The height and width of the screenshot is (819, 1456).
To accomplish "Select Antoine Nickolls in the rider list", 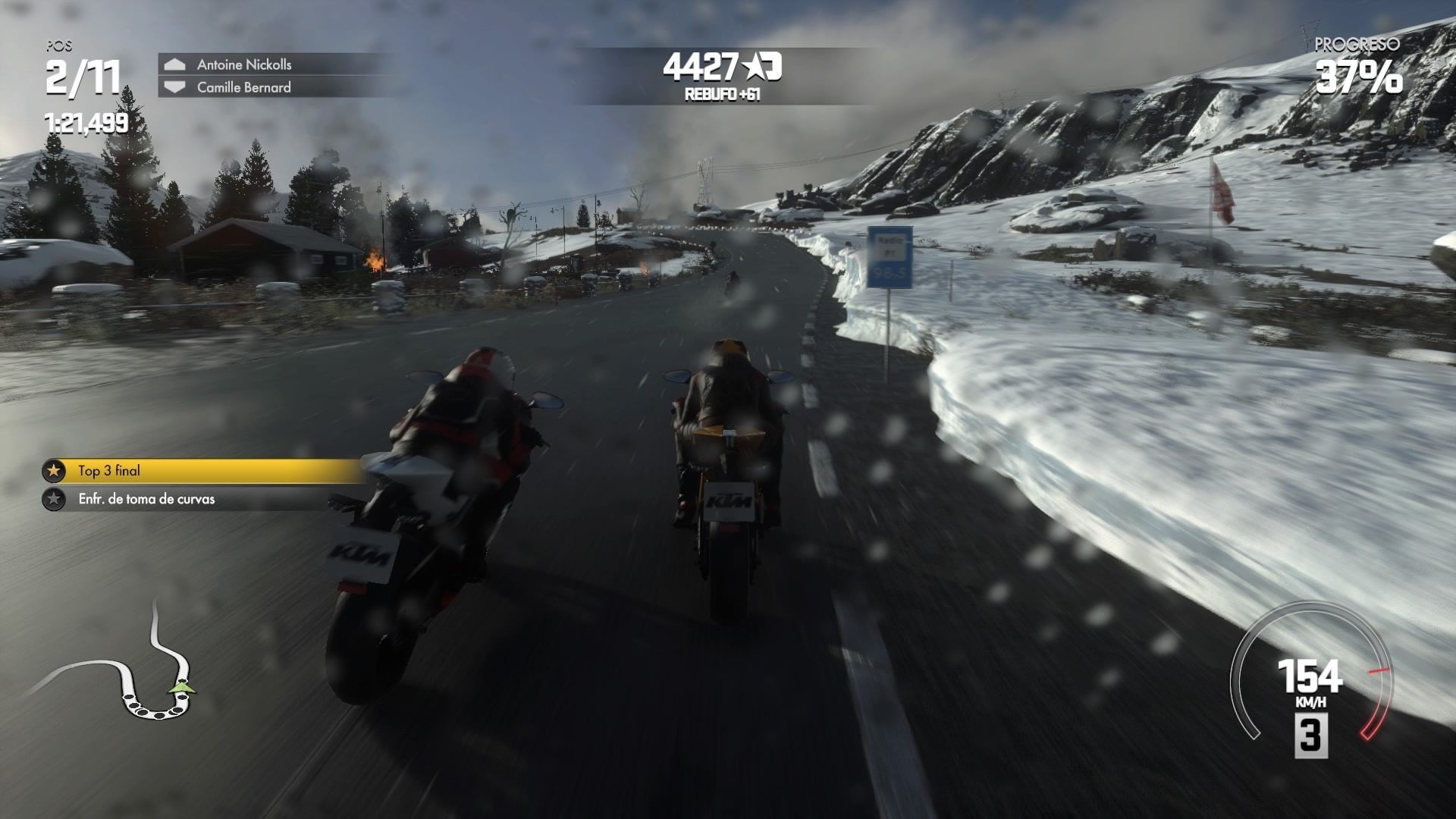I will 243,64.
